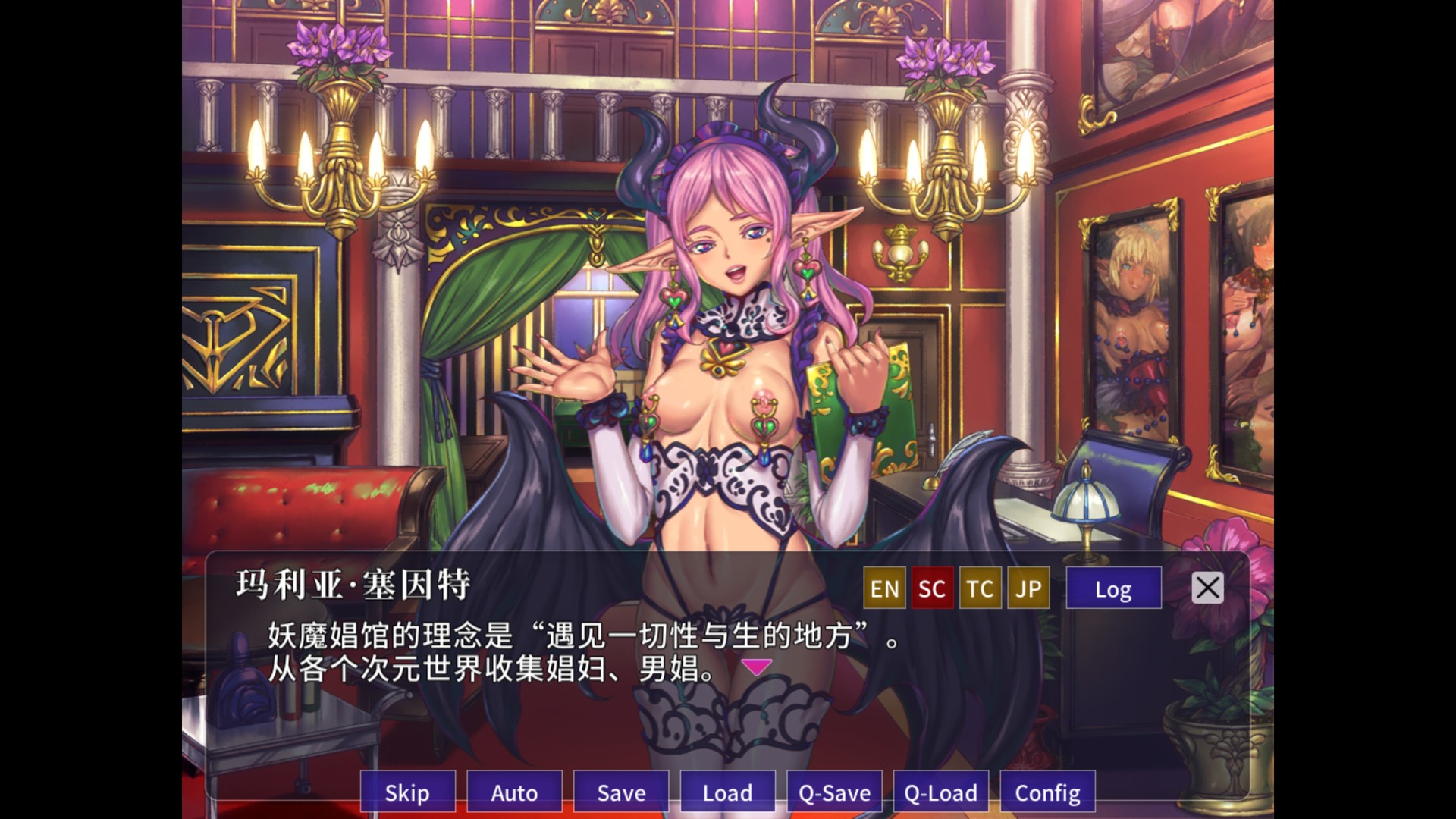
Task: Quick load the last save with Q-Load
Action: (x=940, y=792)
